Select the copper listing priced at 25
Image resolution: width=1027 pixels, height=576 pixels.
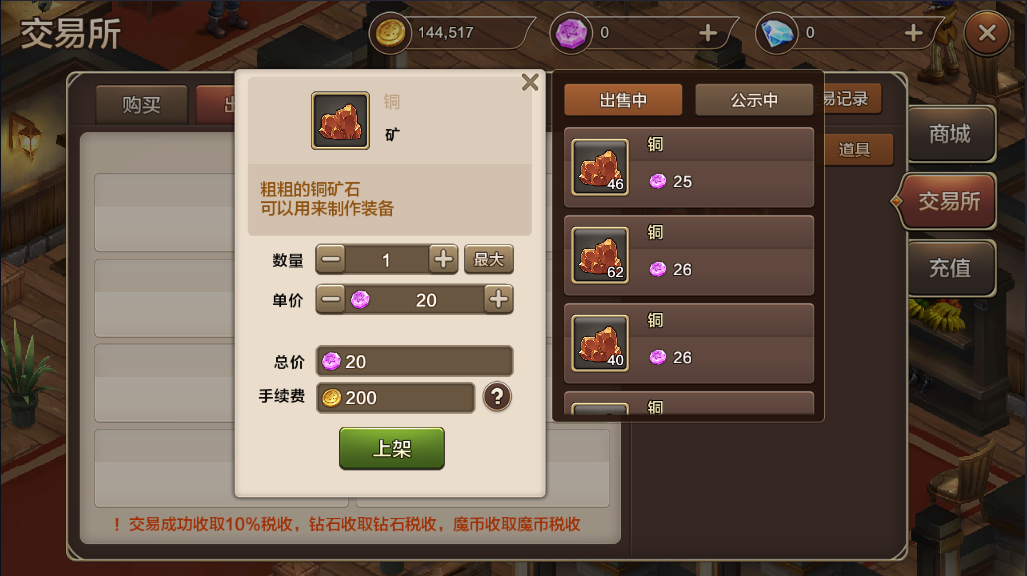(689, 166)
